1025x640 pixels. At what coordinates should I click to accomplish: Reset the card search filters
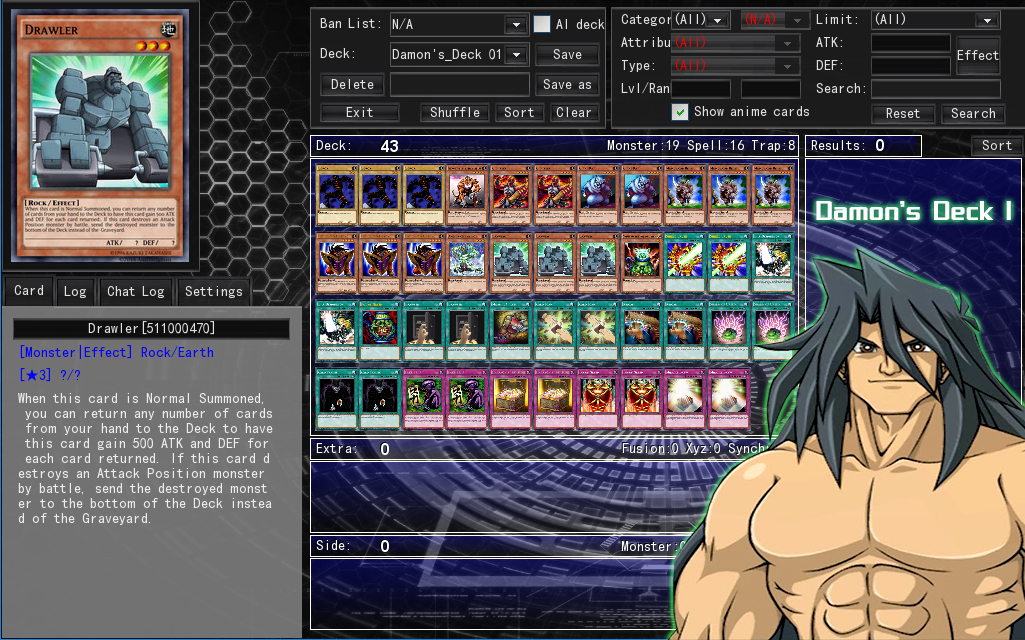(x=902, y=113)
